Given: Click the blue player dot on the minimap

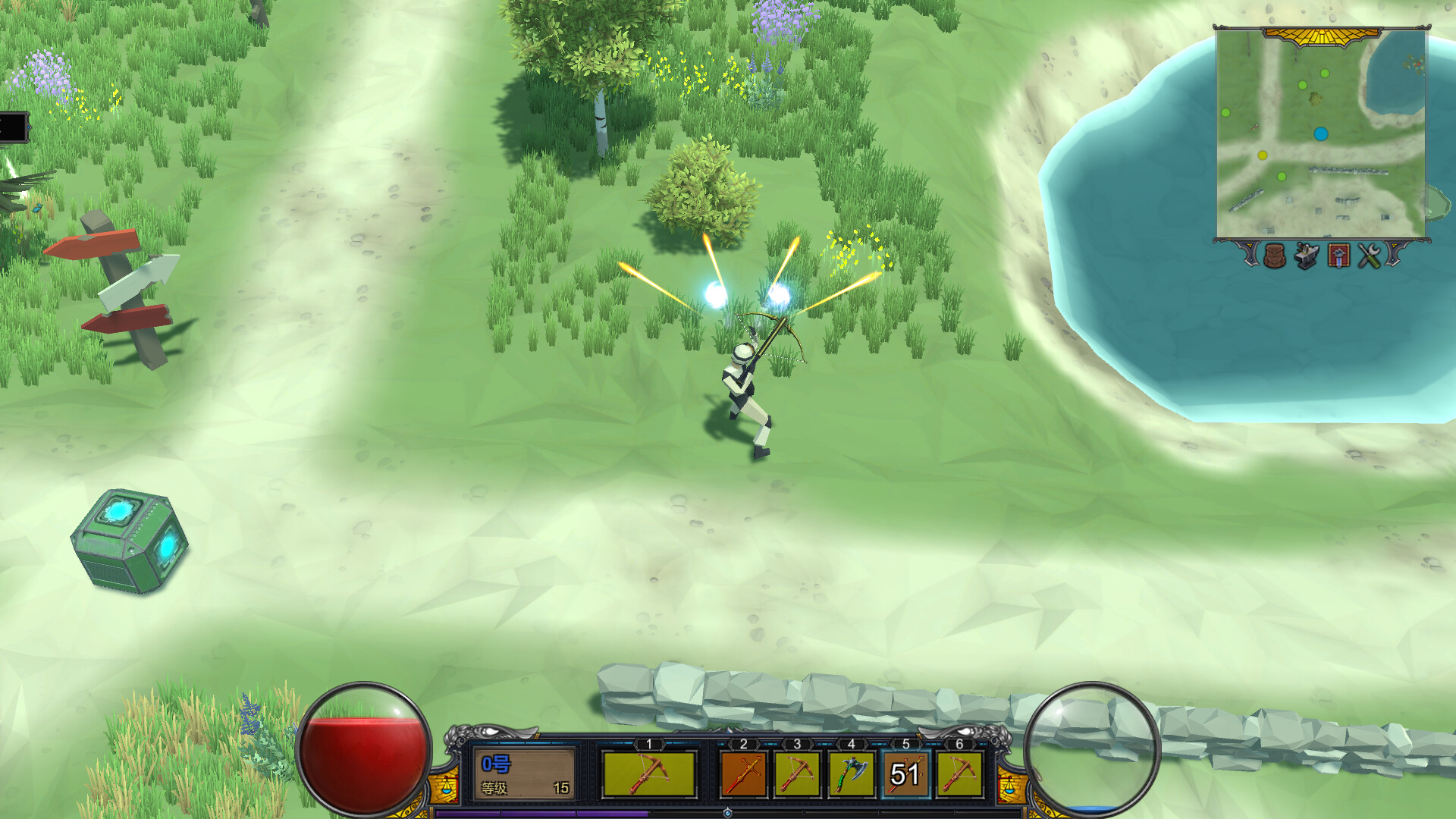Looking at the screenshot, I should pyautogui.click(x=1321, y=132).
